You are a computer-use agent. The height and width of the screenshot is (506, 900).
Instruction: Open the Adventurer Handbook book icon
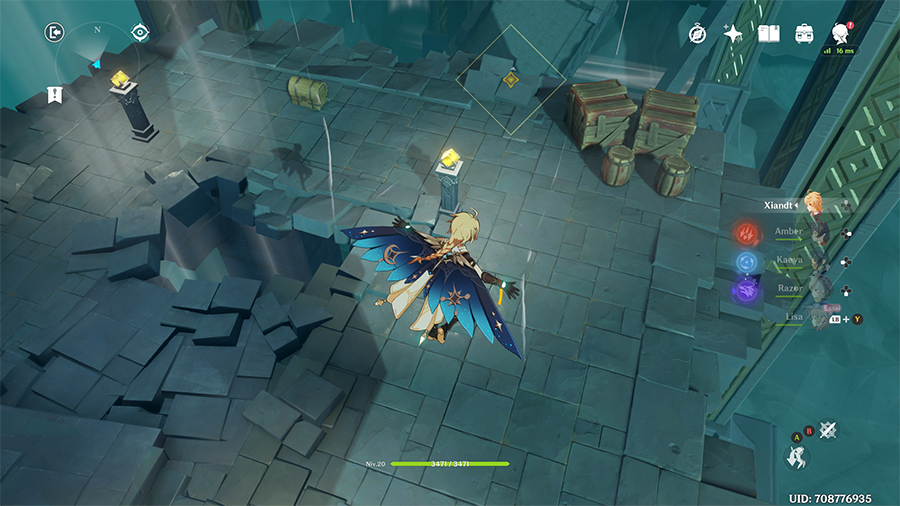pyautogui.click(x=769, y=34)
